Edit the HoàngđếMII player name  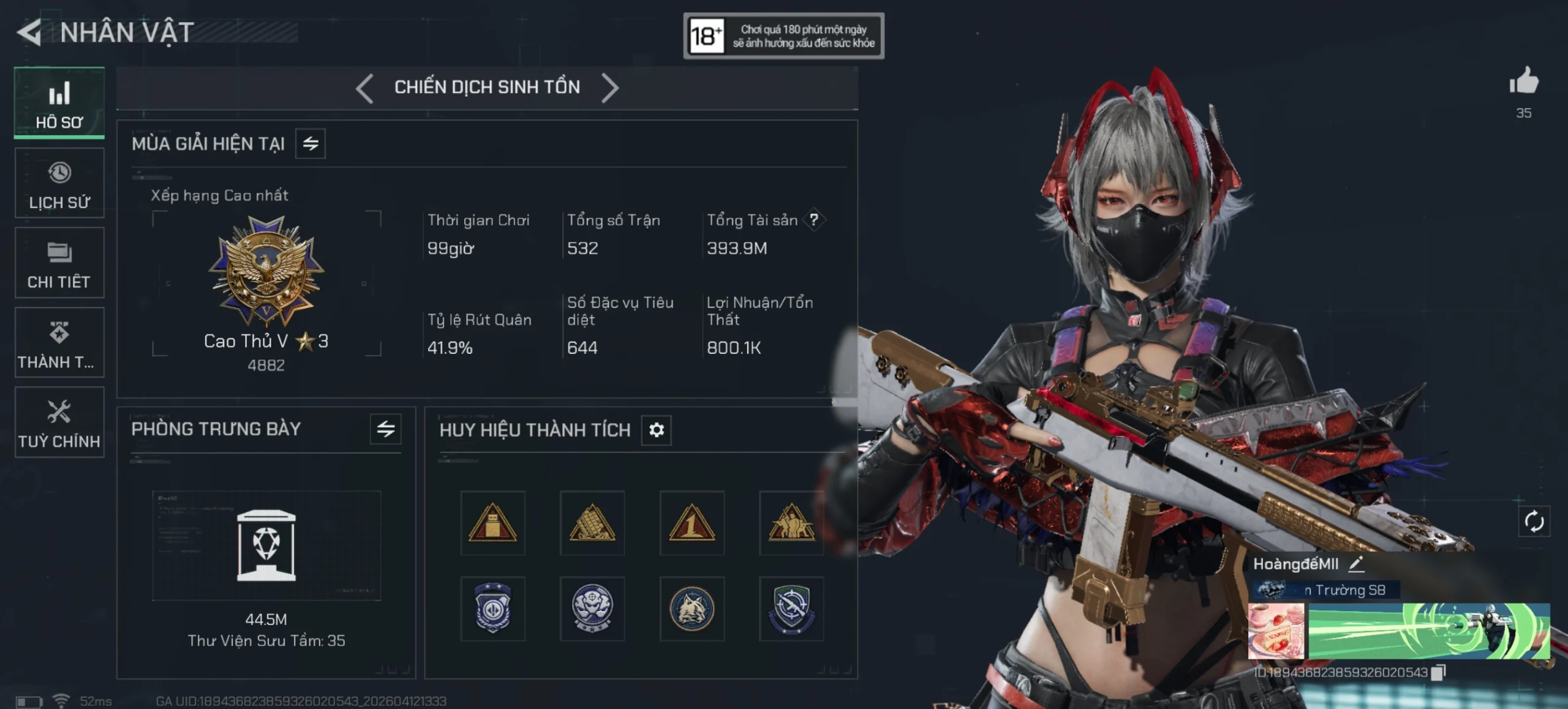tap(1357, 564)
